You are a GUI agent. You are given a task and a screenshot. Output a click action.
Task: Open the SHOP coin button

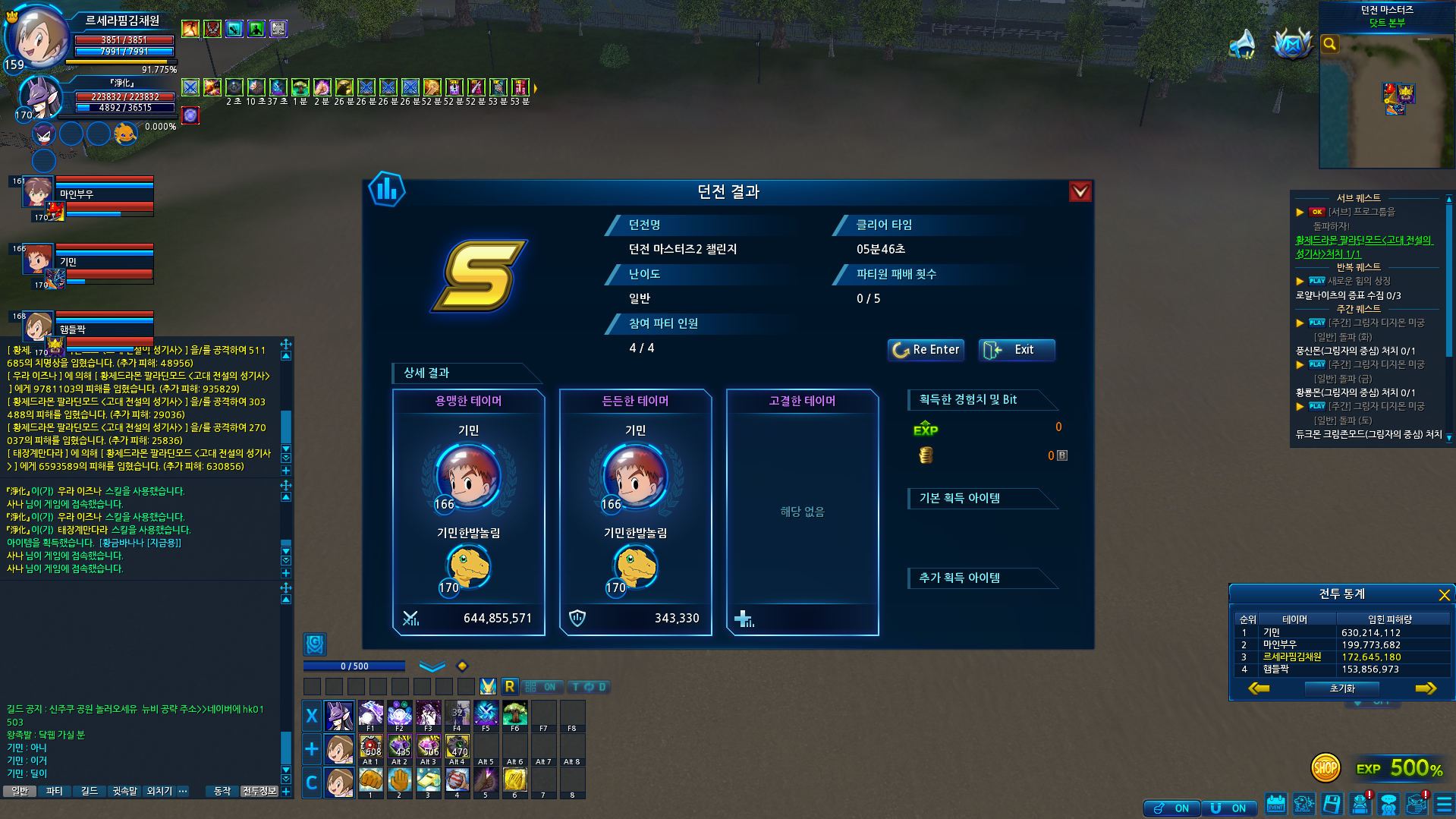point(1325,768)
